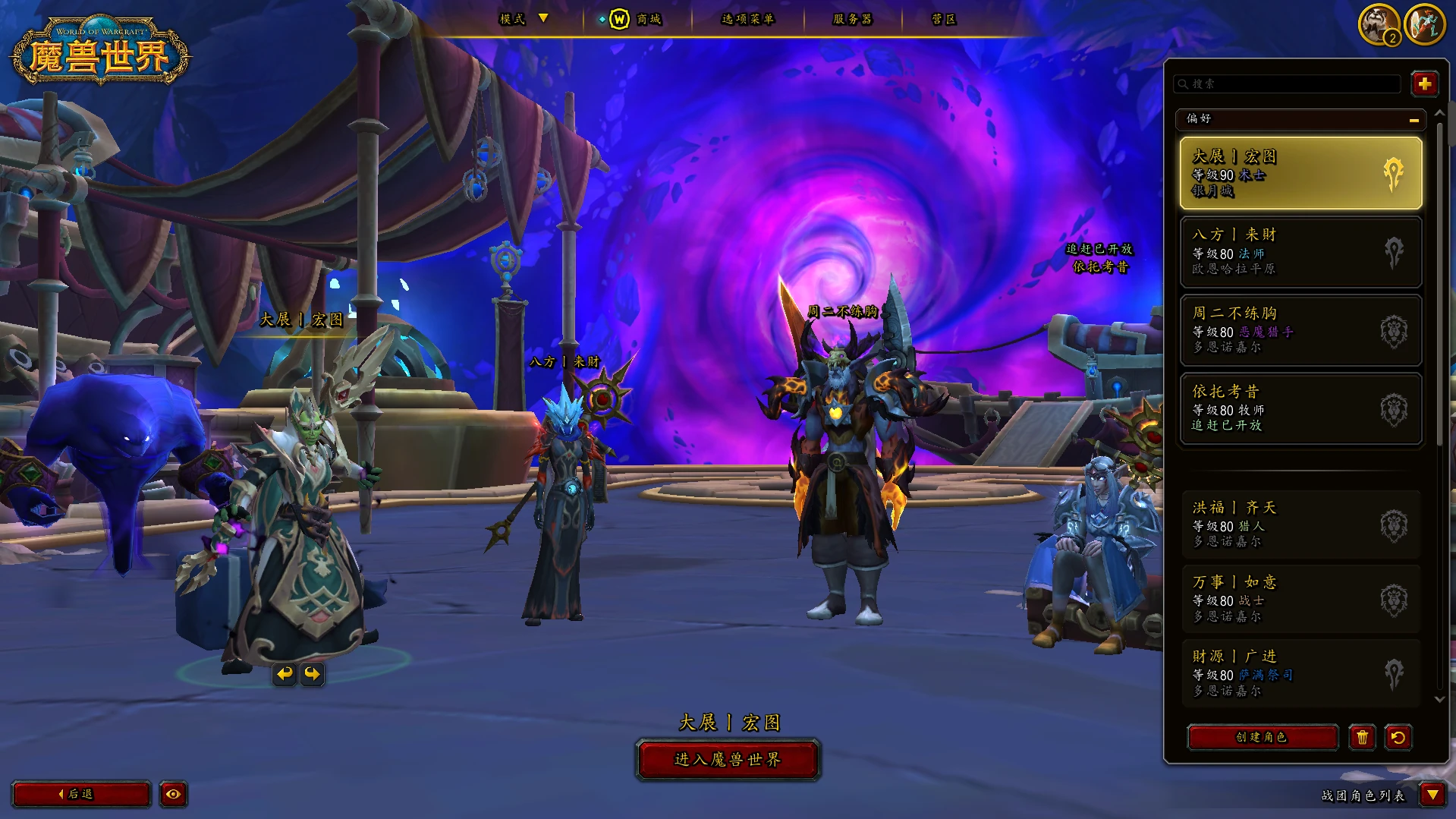The width and height of the screenshot is (1456, 819).
Task: Pick the hunter 洪福丨齐天
Action: (x=1300, y=525)
